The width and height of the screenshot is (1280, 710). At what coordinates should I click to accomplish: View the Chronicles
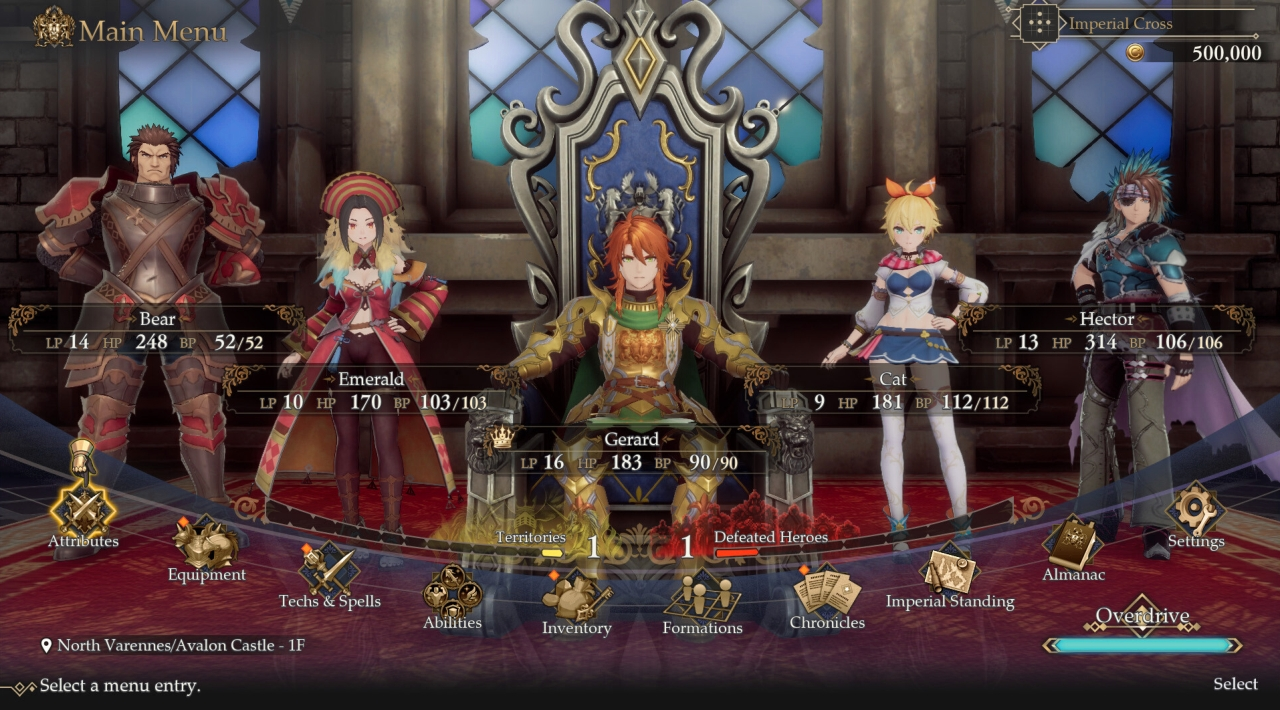pos(827,592)
